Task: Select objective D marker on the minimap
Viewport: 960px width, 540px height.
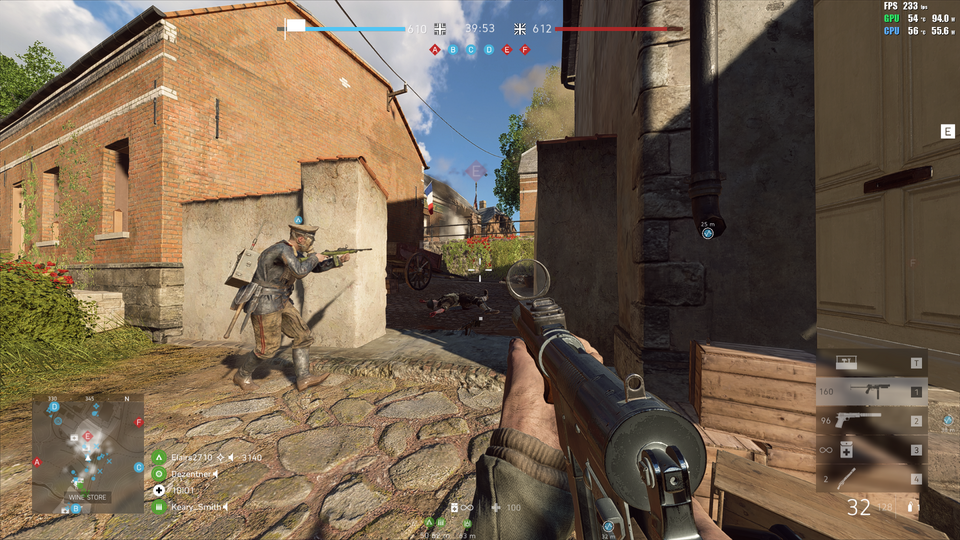Action: point(56,407)
